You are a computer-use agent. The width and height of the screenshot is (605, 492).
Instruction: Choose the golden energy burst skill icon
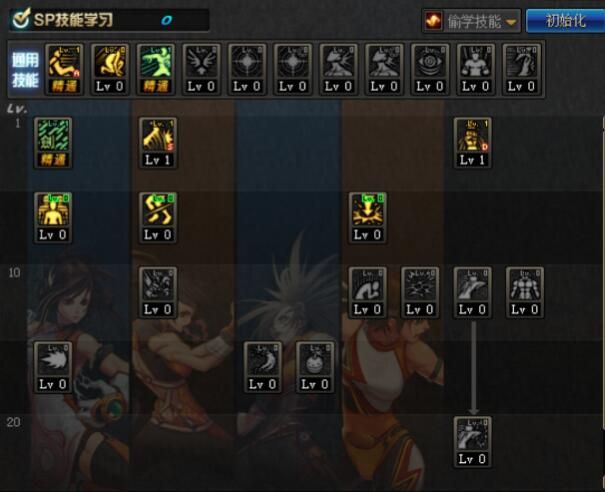pos(367,211)
